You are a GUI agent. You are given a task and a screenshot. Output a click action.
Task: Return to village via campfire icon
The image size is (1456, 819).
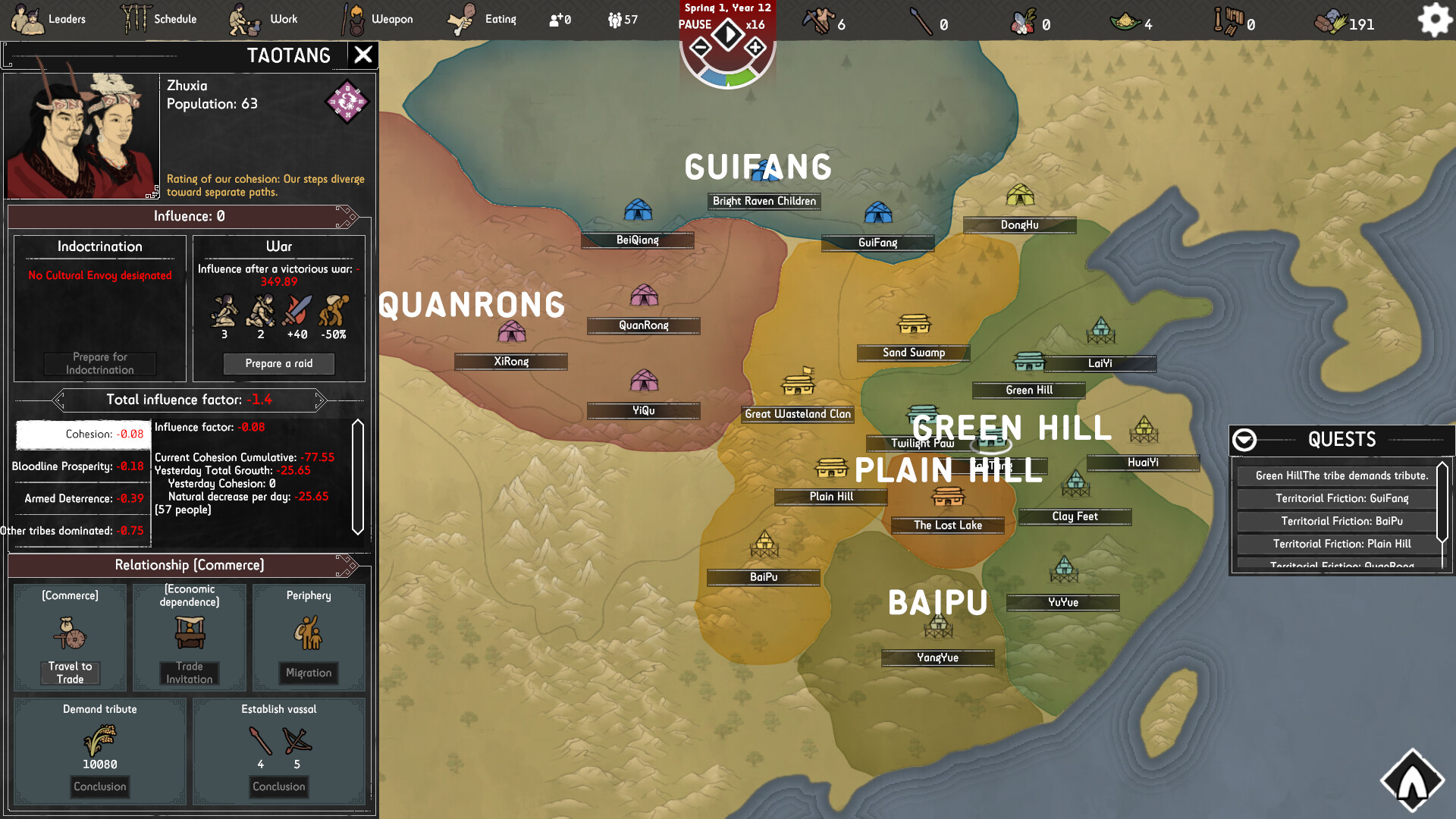pos(1412,781)
